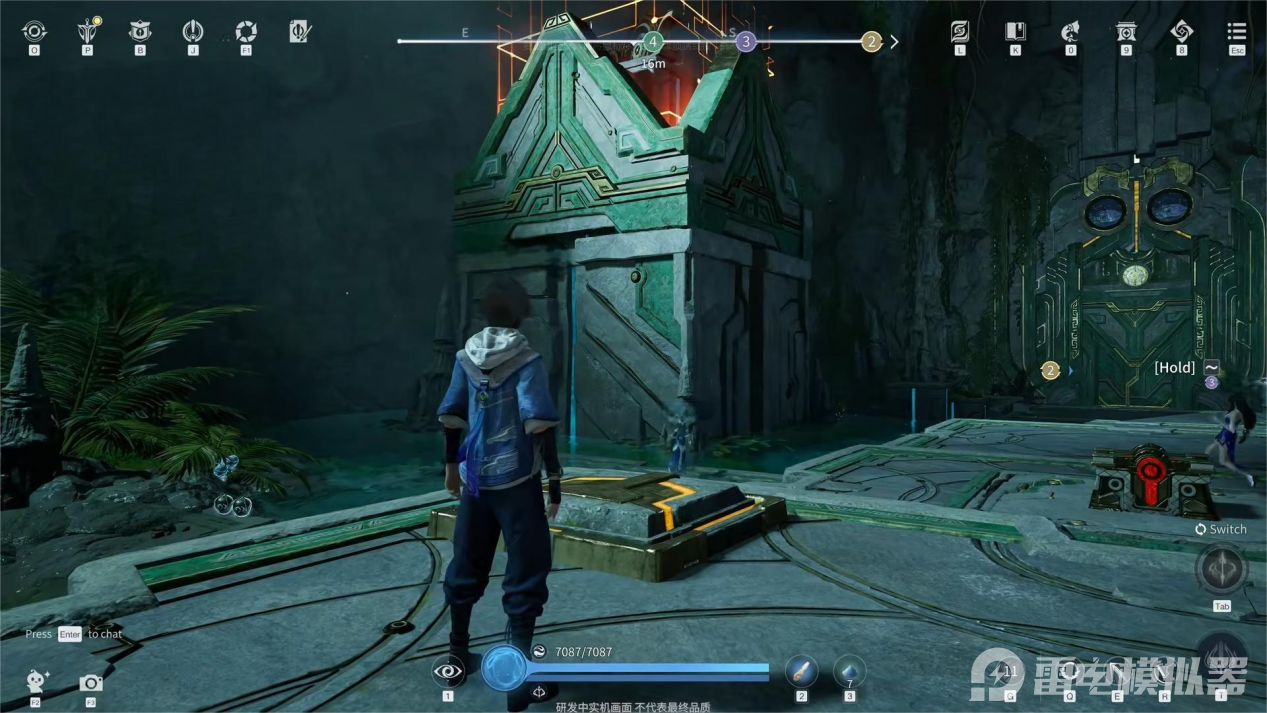Screen dimensions: 1267x713
Task: Open the robot assistant icon at bottom-left
Action: tap(37, 682)
